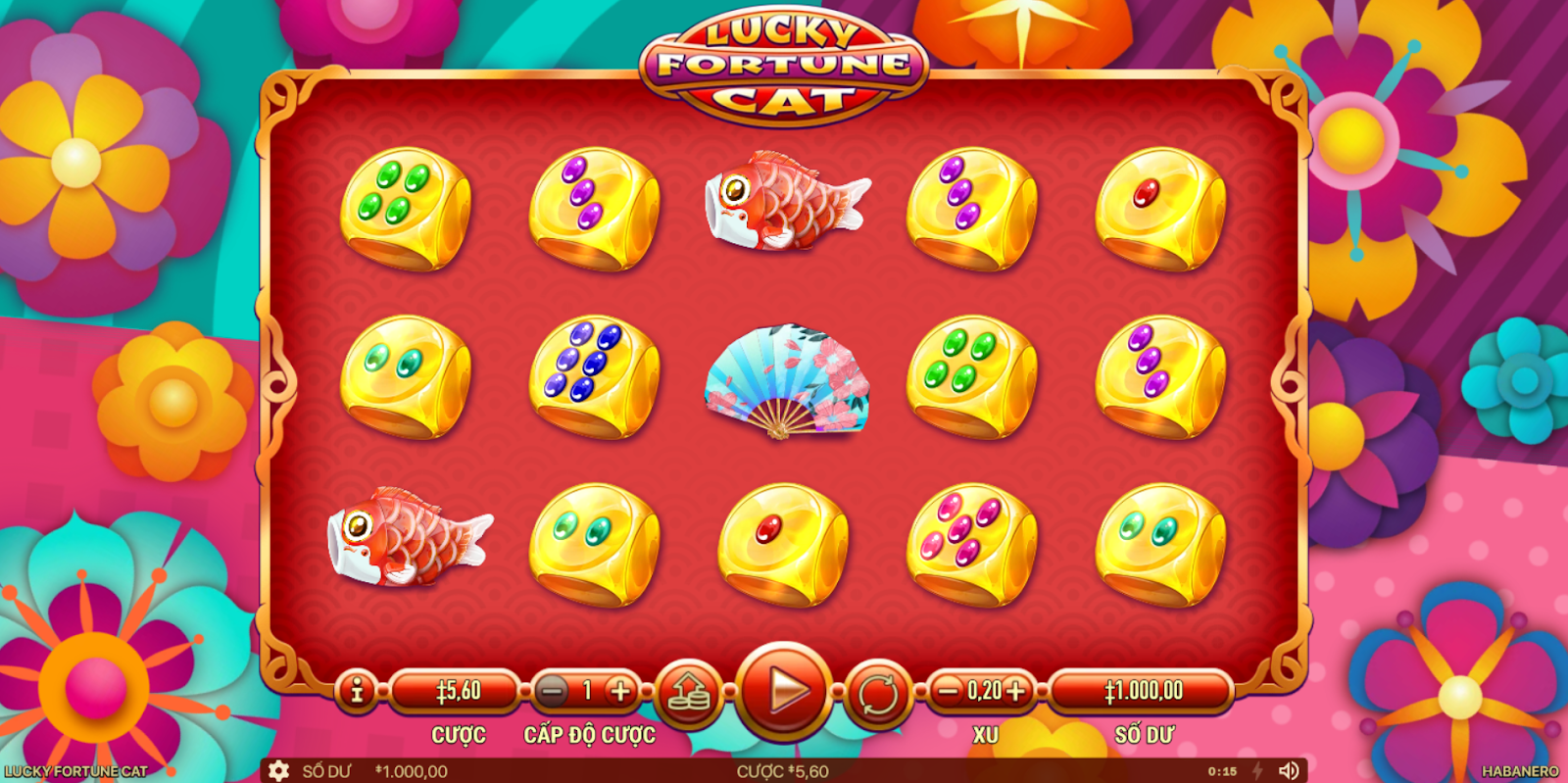Increase the bet level with the plus button

click(x=618, y=690)
